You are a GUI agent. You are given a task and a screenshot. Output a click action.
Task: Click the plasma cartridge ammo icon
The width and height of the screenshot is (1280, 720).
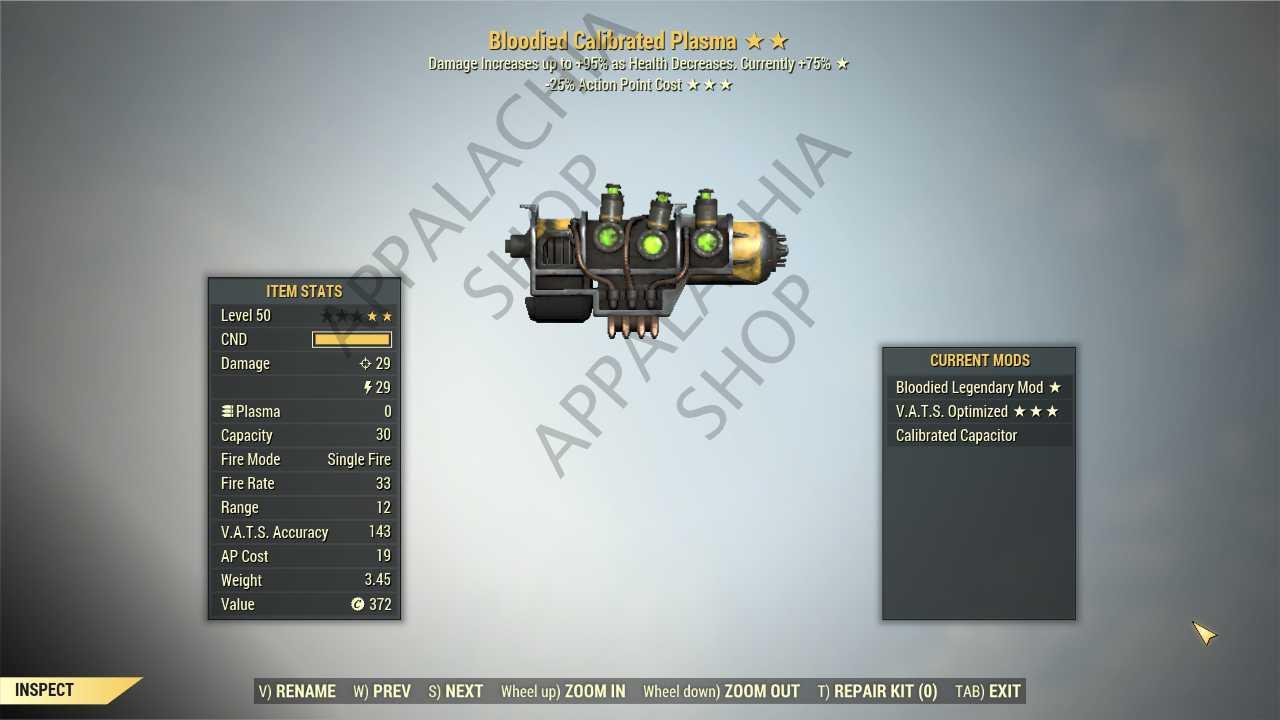(228, 411)
